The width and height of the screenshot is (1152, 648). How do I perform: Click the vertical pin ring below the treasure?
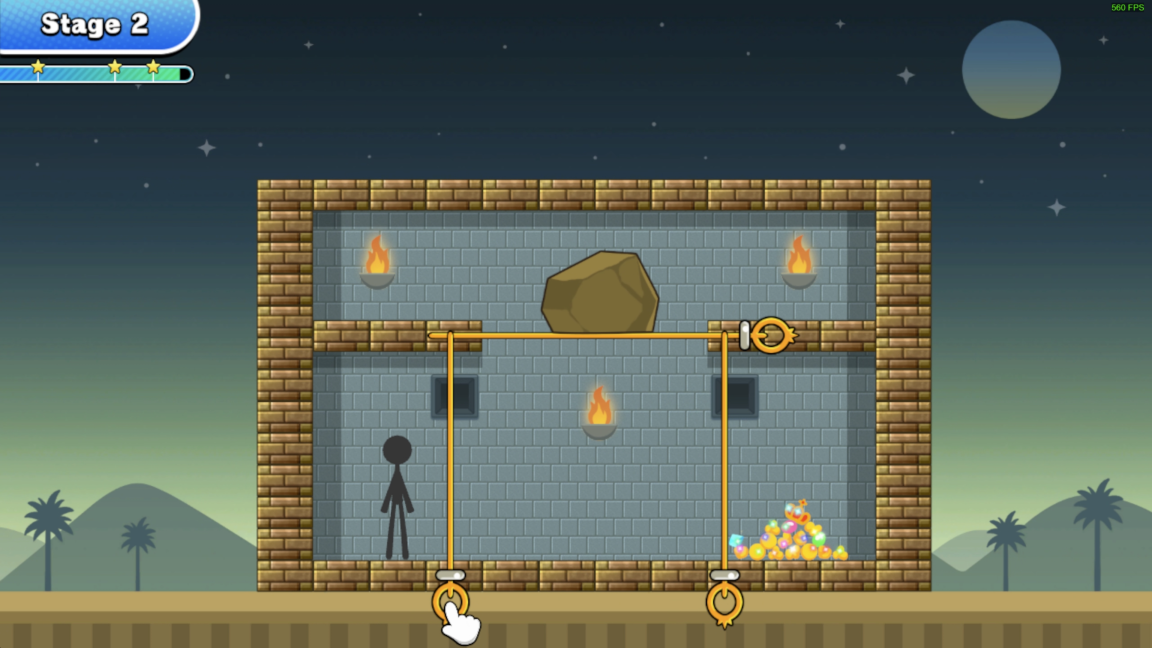724,603
